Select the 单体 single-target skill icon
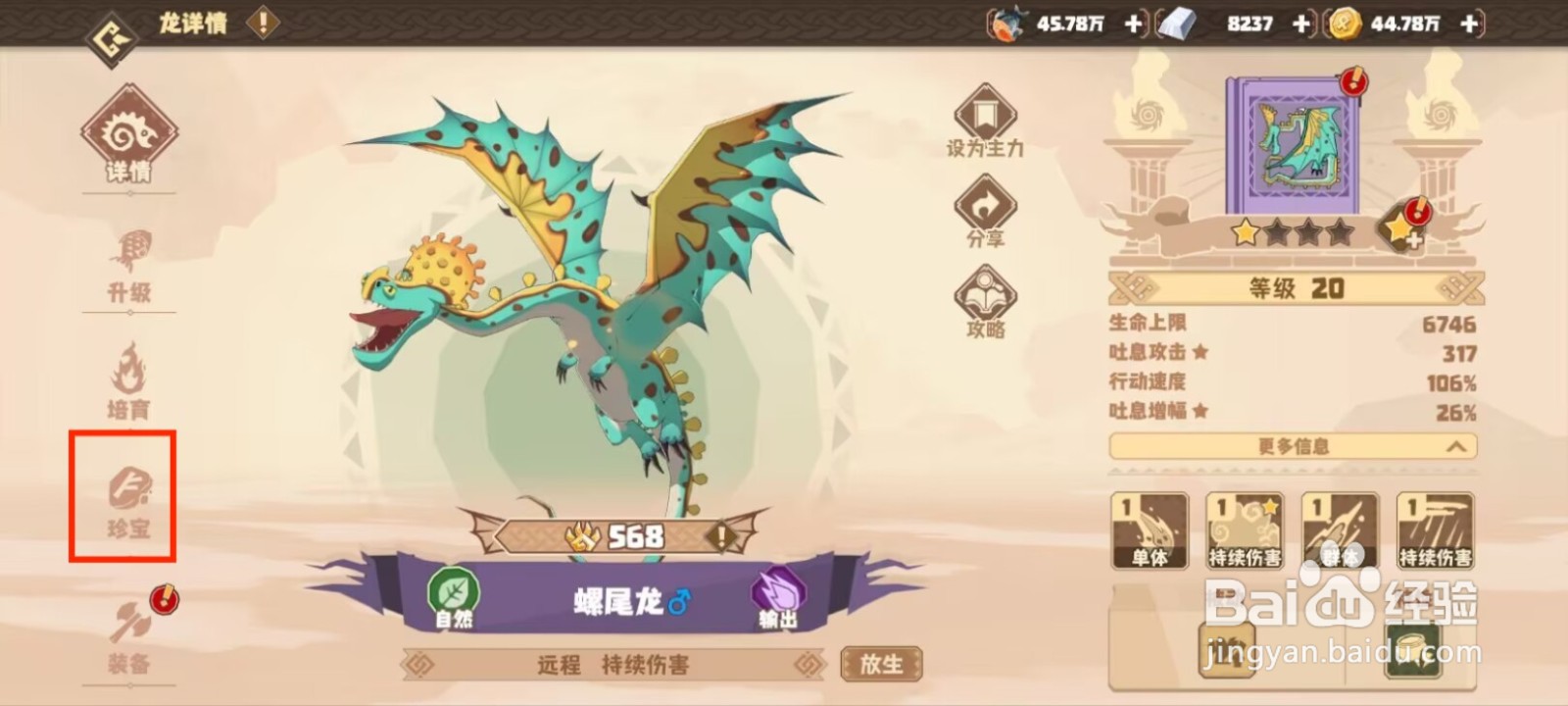 click(x=1149, y=529)
